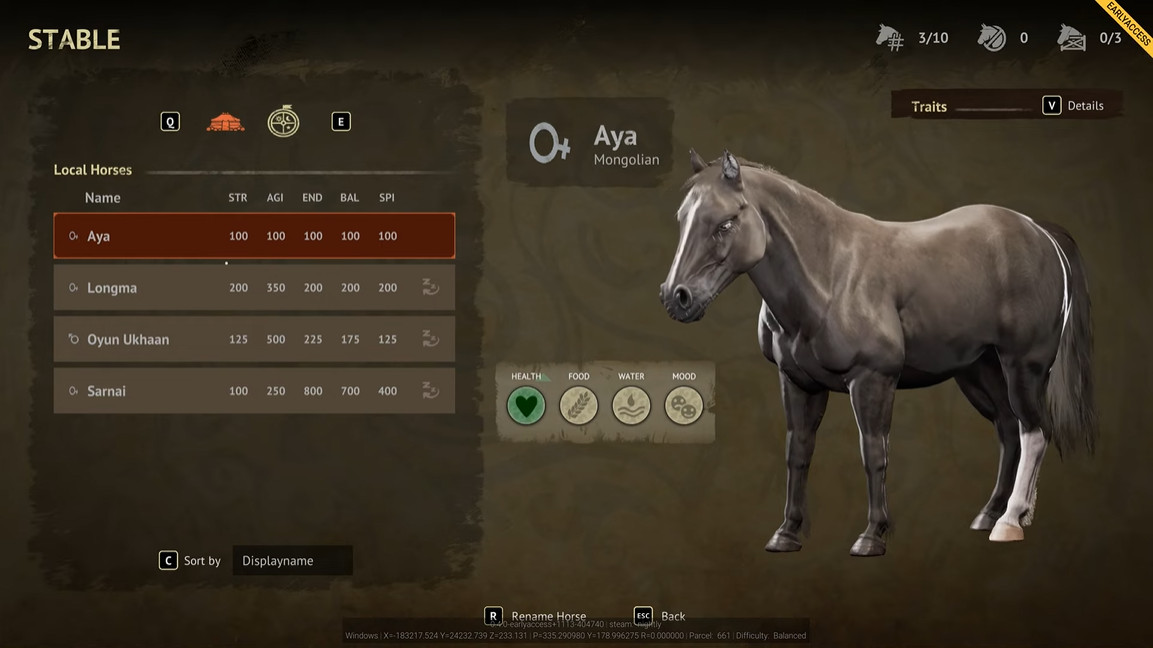1153x648 pixels.
Task: Click the green Health heart icon
Action: (526, 406)
